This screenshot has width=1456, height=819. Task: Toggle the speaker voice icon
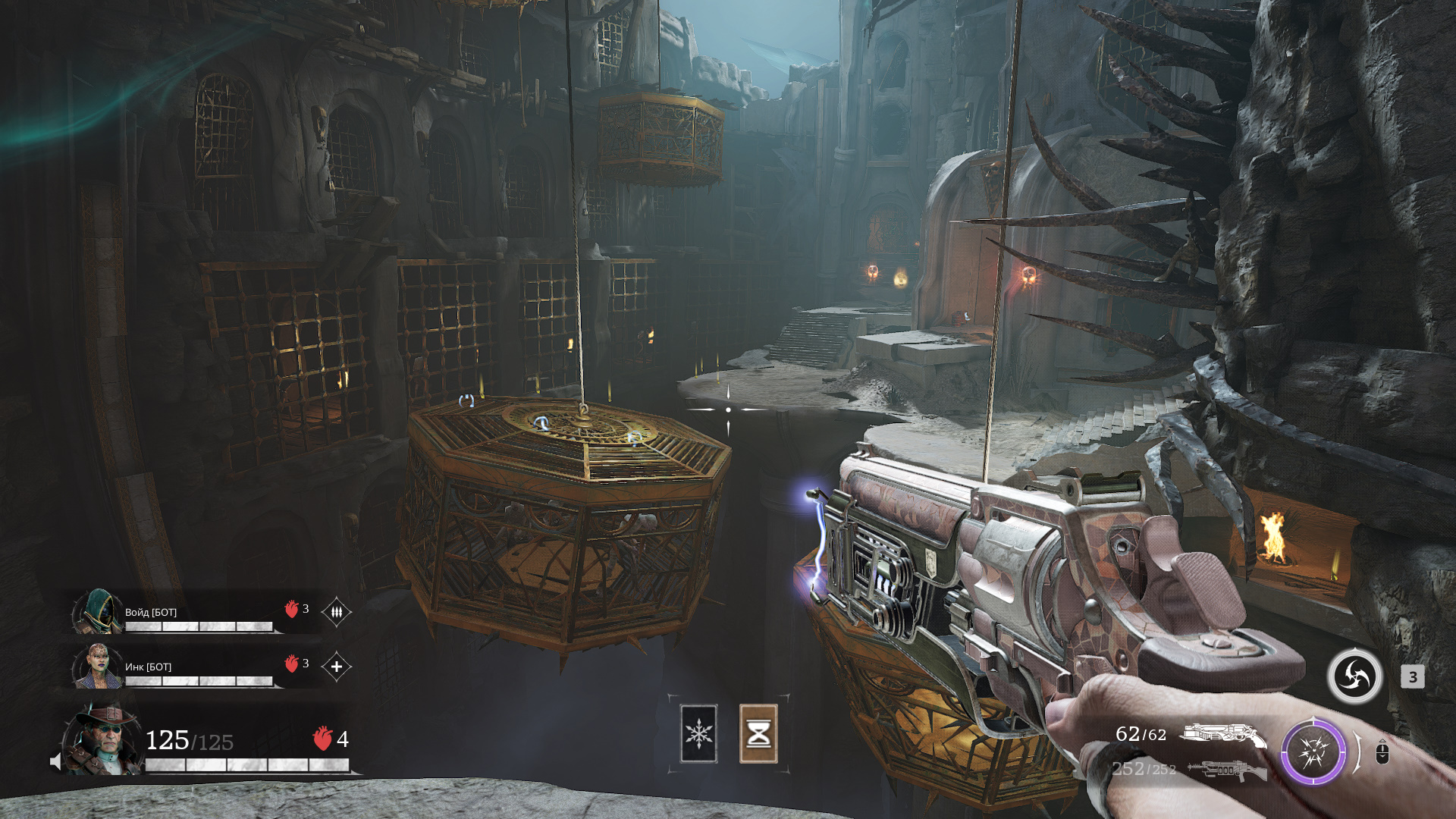click(55, 761)
